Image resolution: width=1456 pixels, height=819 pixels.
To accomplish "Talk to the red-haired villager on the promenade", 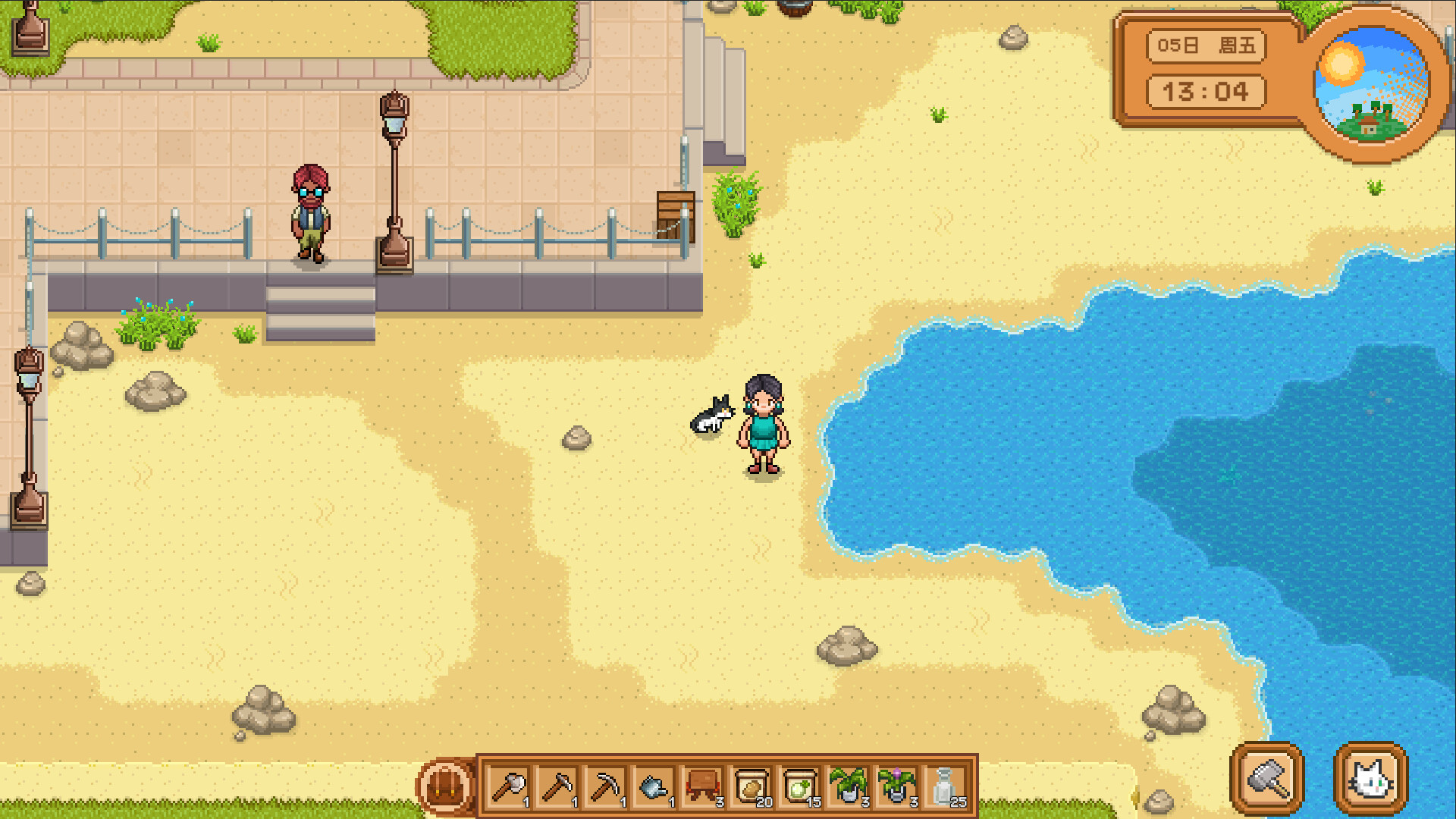I will click(x=311, y=212).
